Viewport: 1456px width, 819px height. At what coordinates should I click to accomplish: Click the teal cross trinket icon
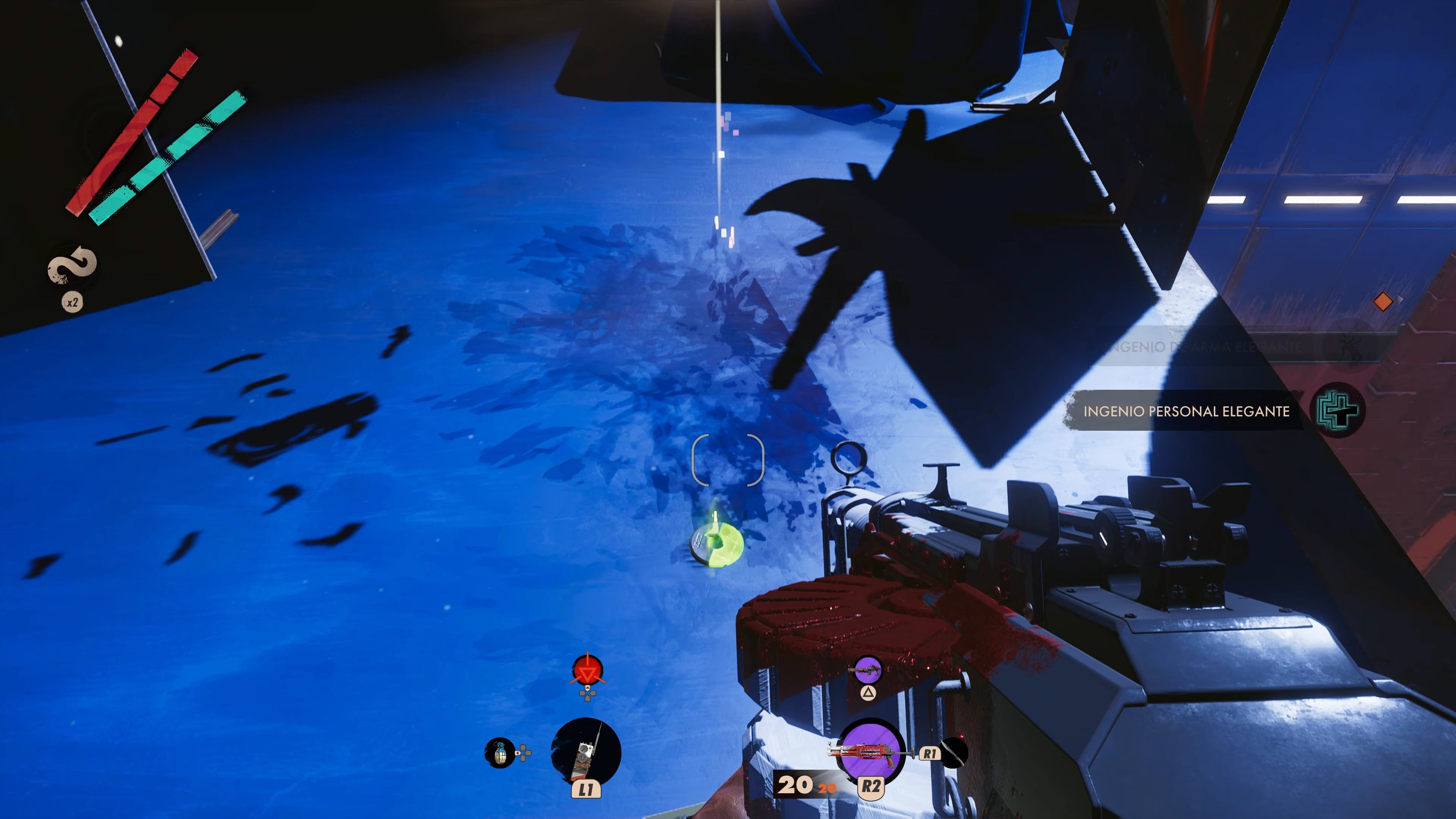tap(1337, 410)
